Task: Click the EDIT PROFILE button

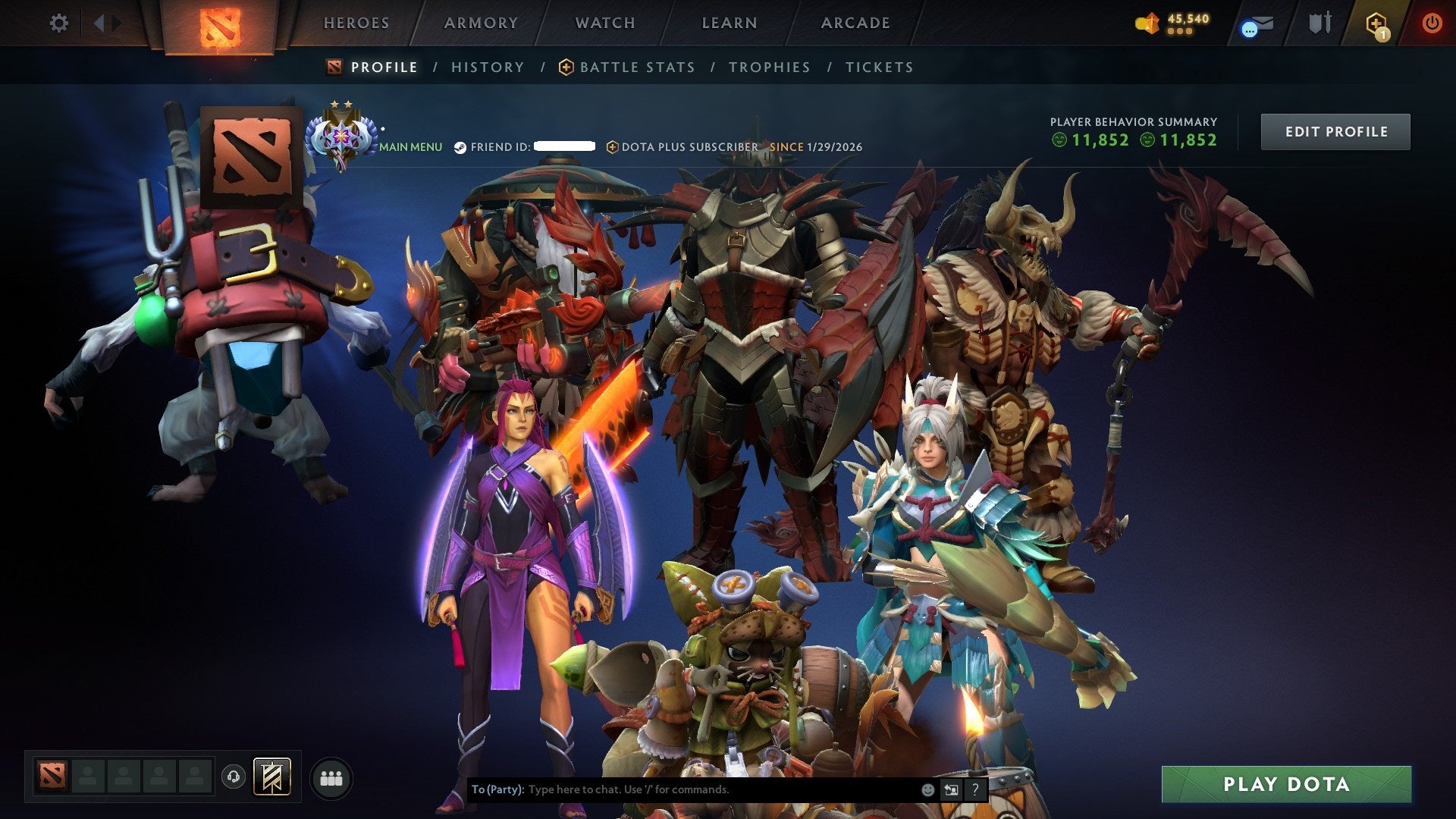Action: tap(1335, 131)
